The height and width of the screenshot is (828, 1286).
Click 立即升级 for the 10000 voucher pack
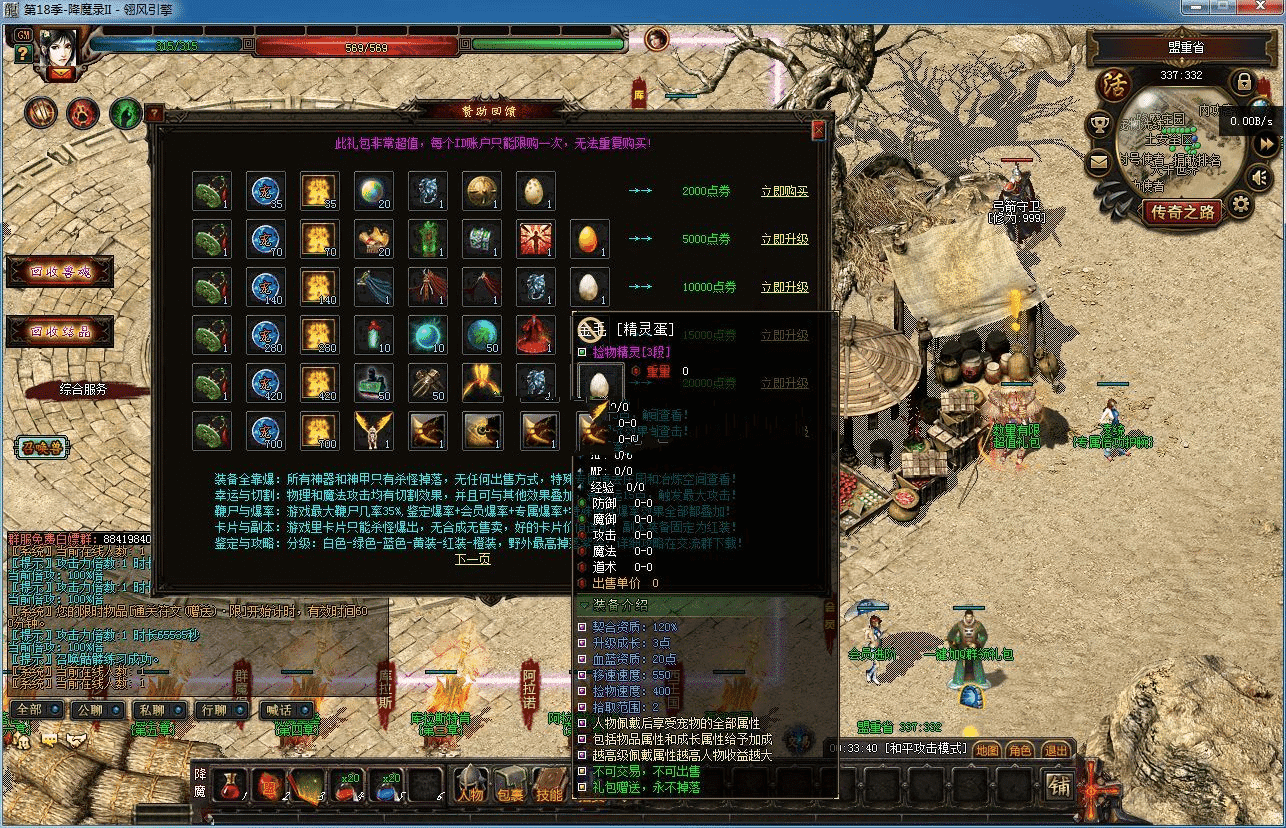784,287
